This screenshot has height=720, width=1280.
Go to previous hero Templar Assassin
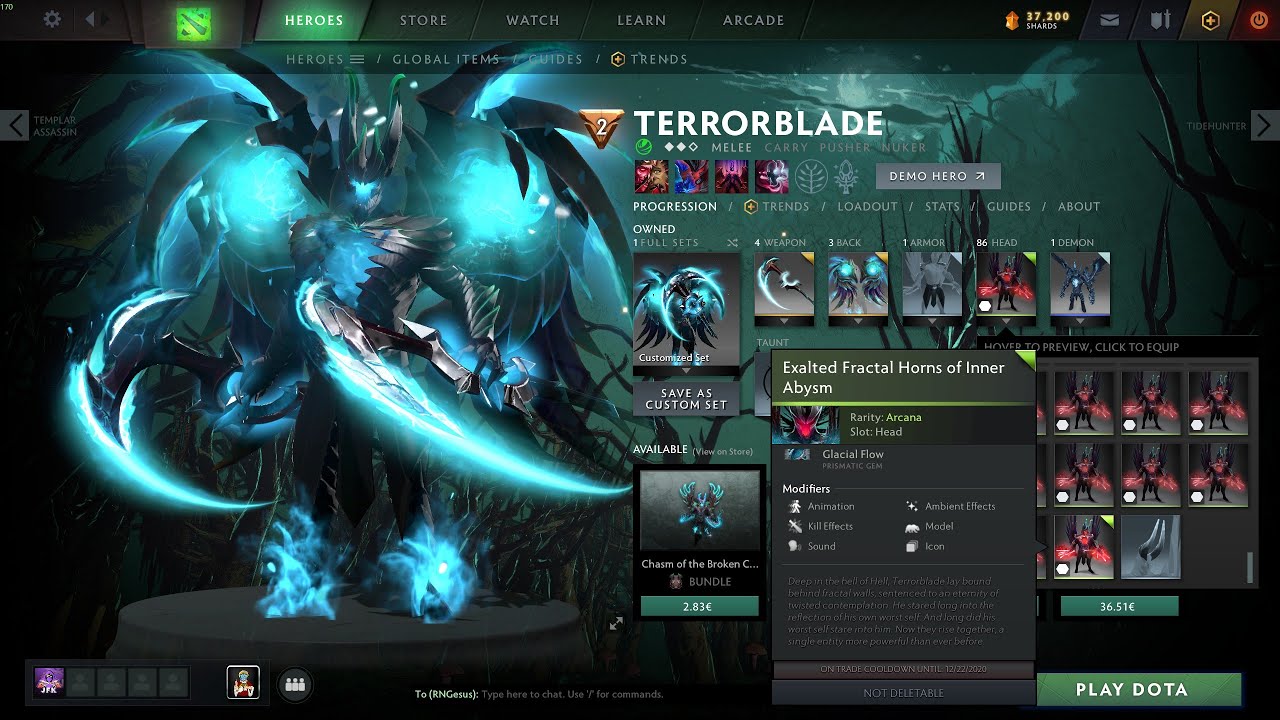[x=17, y=126]
